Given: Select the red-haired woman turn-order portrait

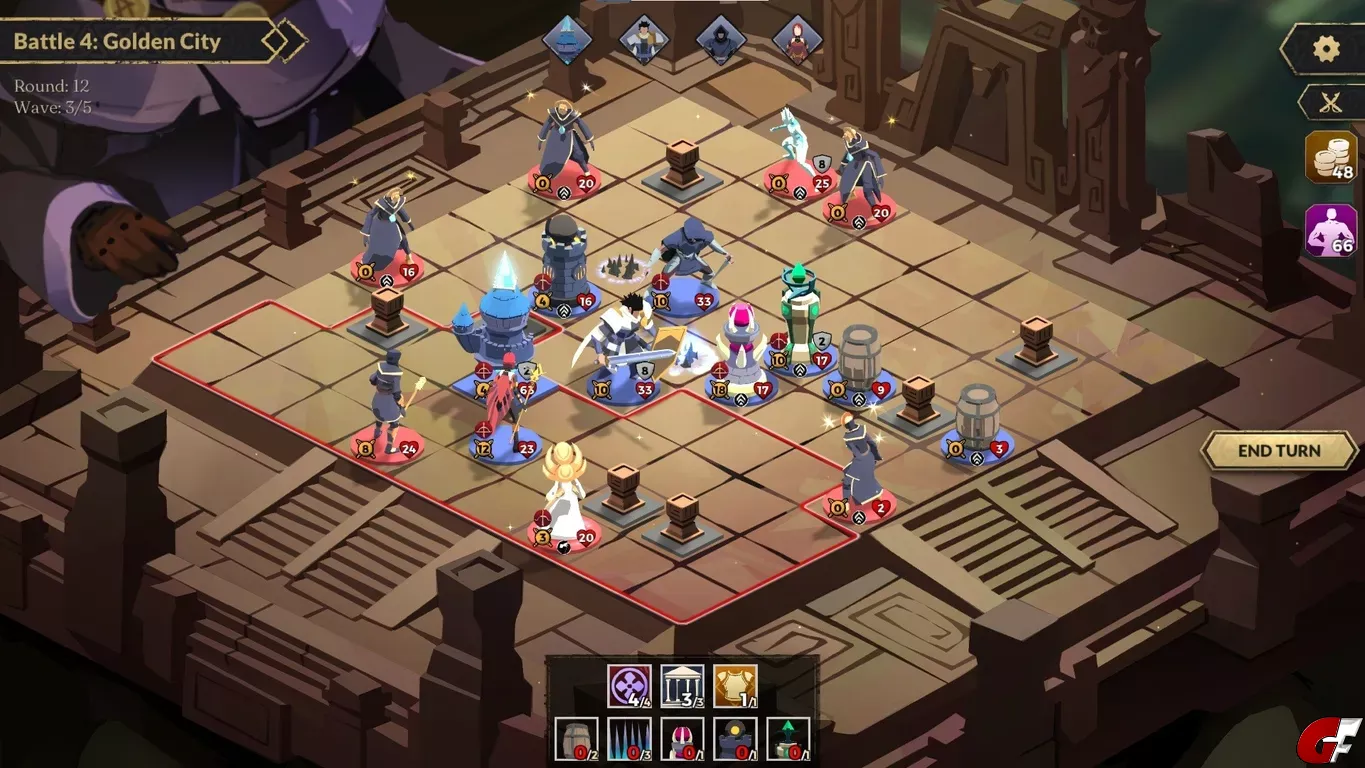Looking at the screenshot, I should 797,40.
